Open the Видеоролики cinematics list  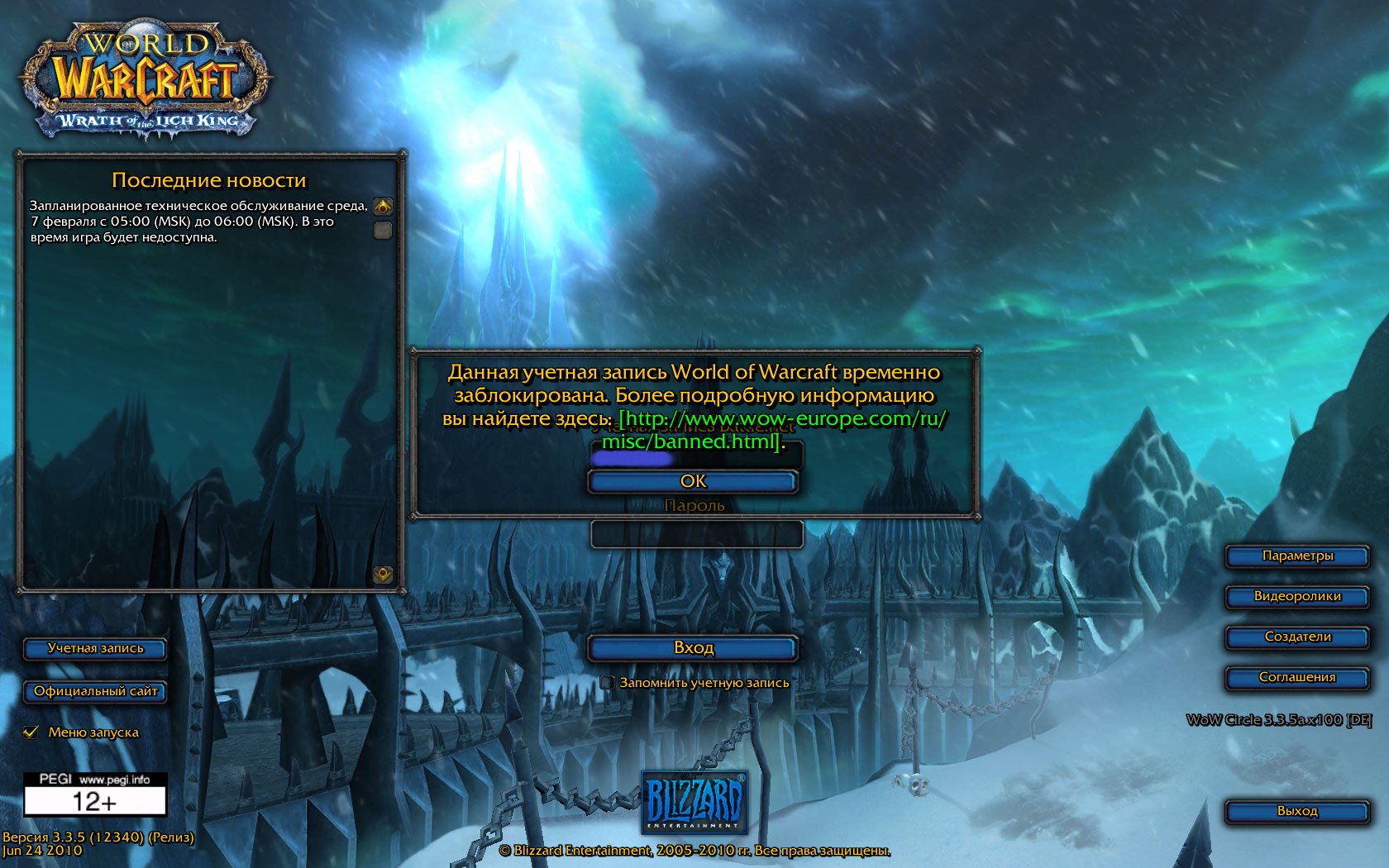pyautogui.click(x=1296, y=597)
